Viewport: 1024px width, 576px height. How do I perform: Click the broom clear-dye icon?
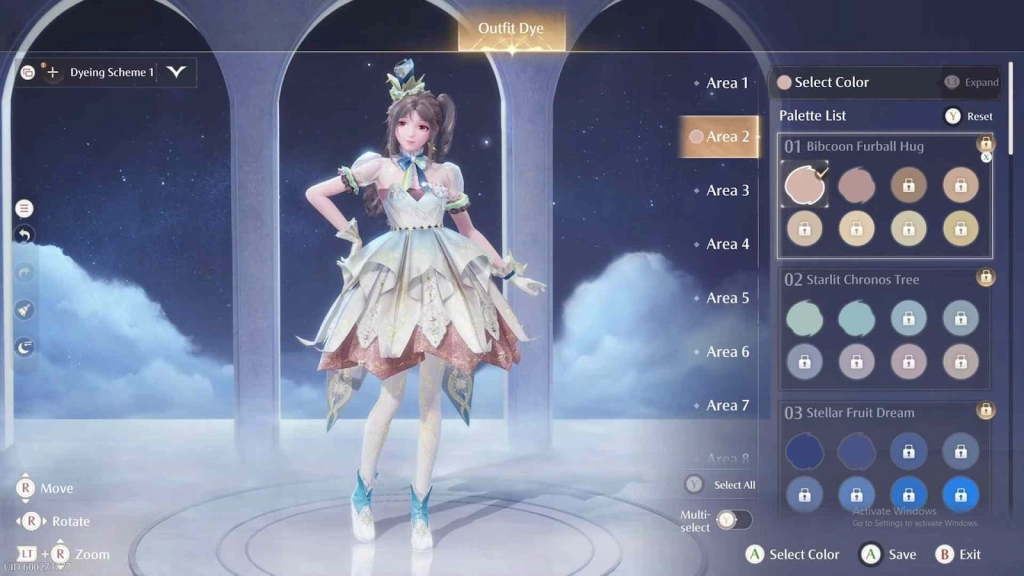[25, 310]
